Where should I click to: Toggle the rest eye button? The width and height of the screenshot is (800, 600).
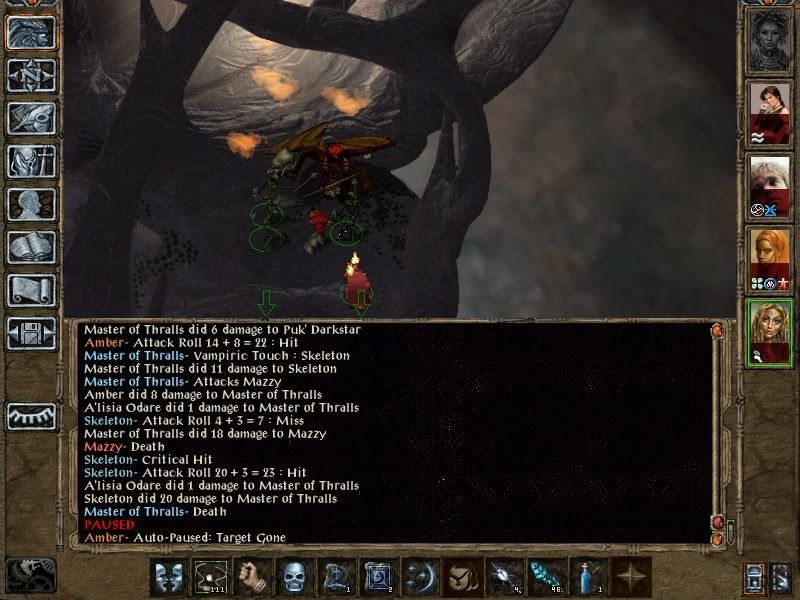30,416
